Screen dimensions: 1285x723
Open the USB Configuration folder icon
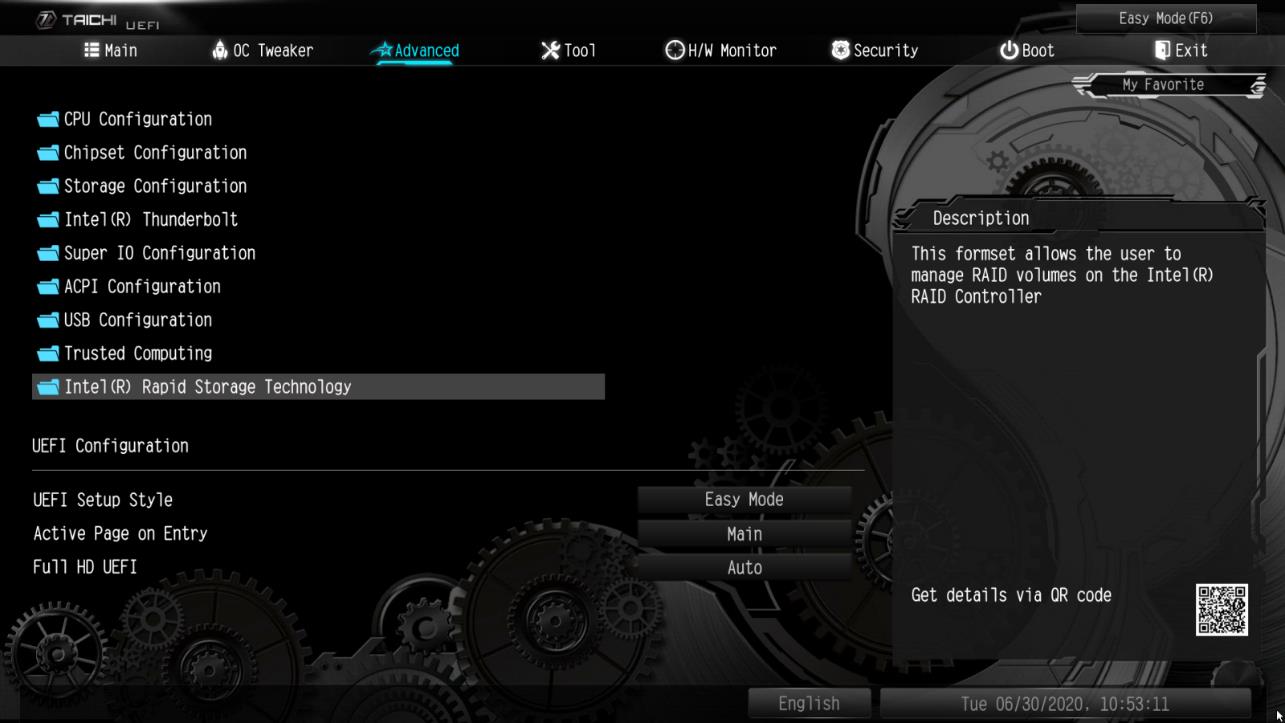[46, 319]
